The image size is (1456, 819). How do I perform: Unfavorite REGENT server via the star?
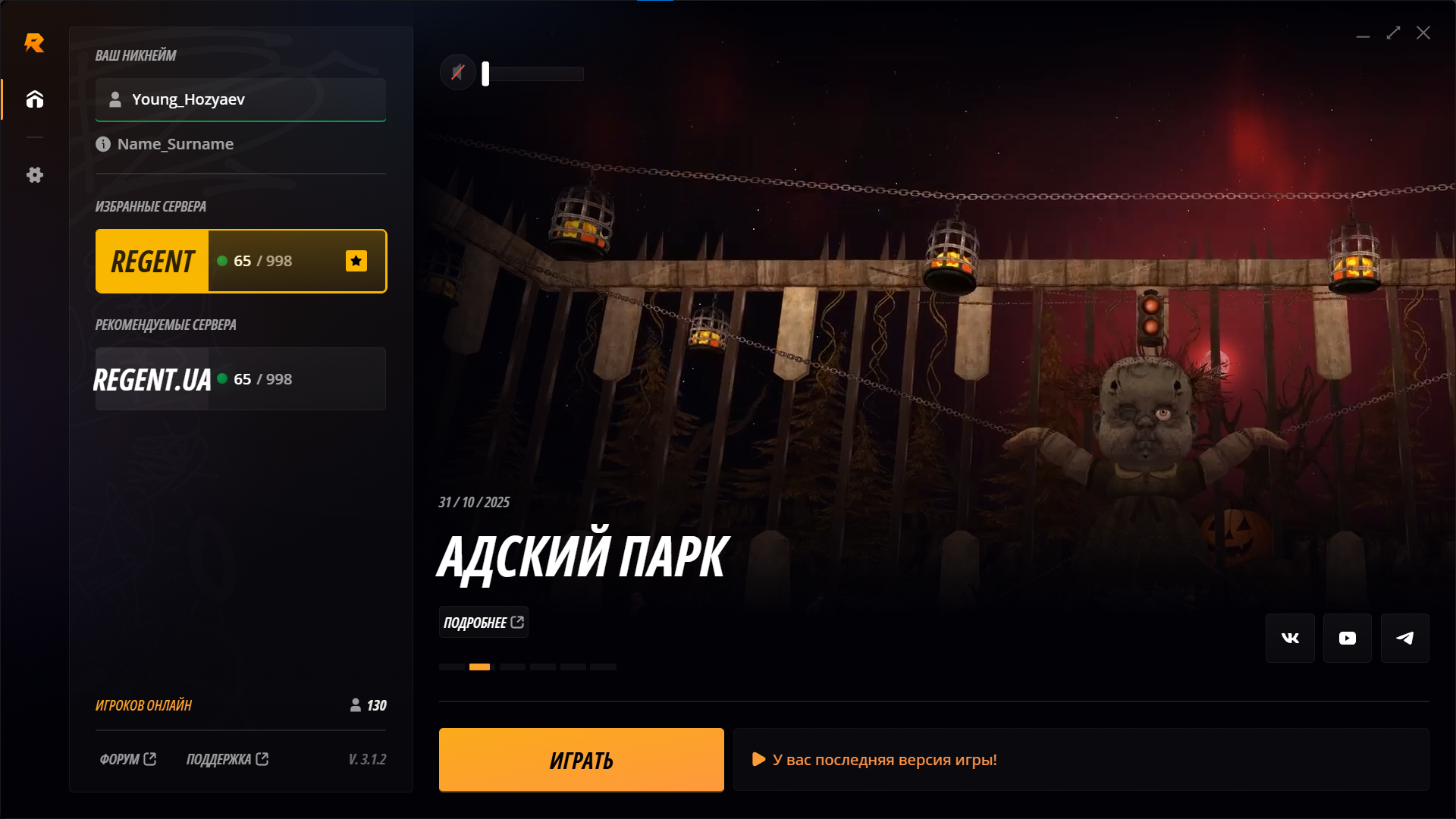click(x=356, y=261)
